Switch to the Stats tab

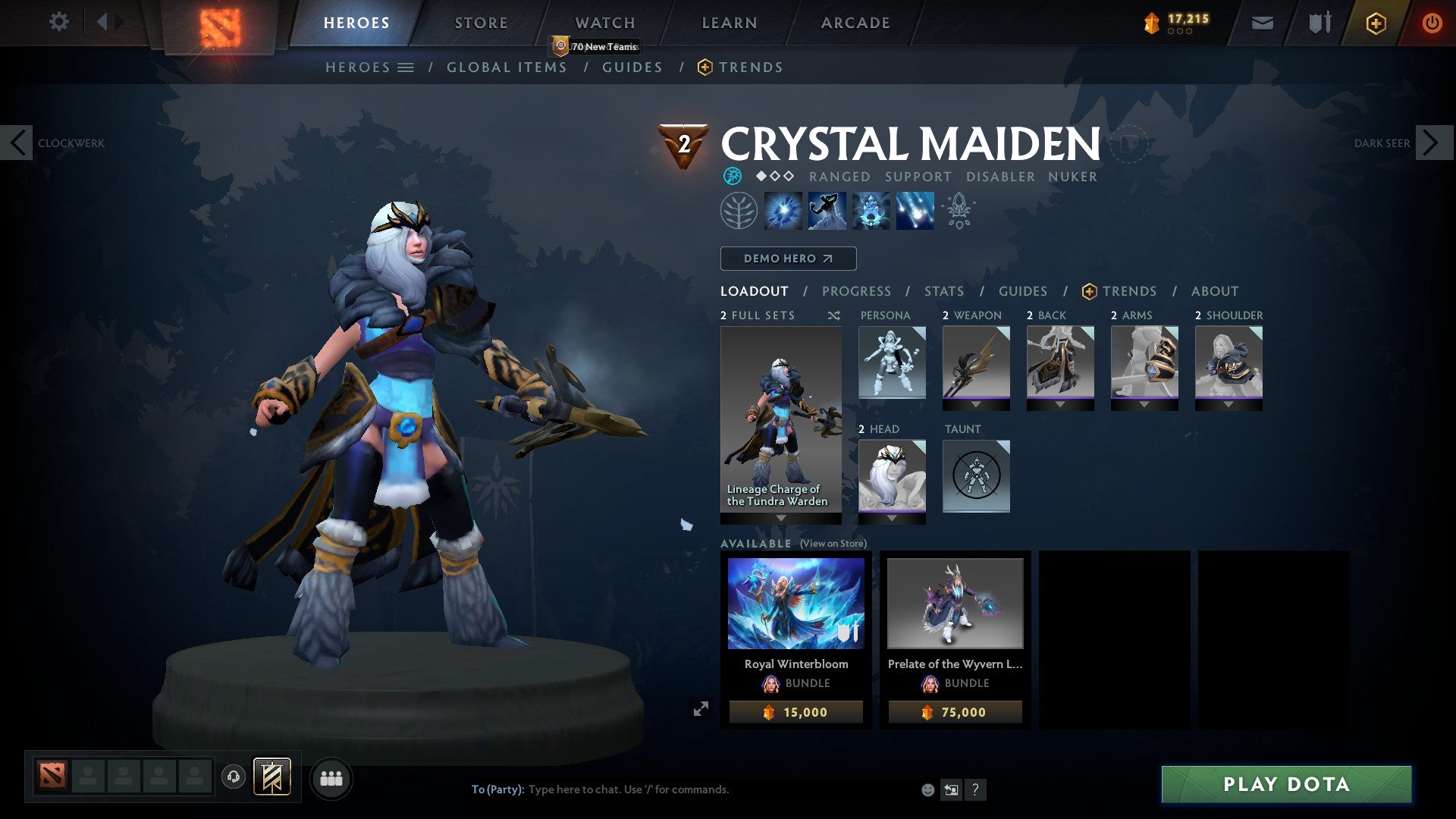[943, 291]
